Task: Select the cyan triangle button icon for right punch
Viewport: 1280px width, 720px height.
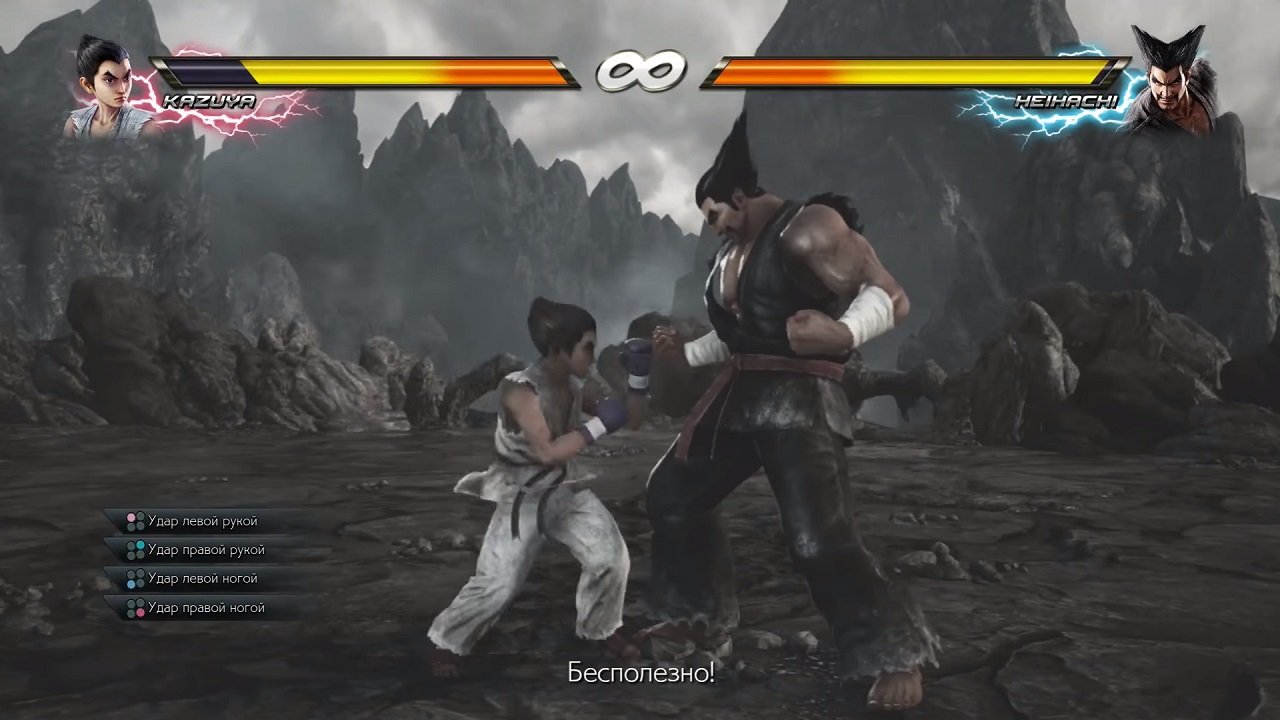Action: (x=140, y=546)
